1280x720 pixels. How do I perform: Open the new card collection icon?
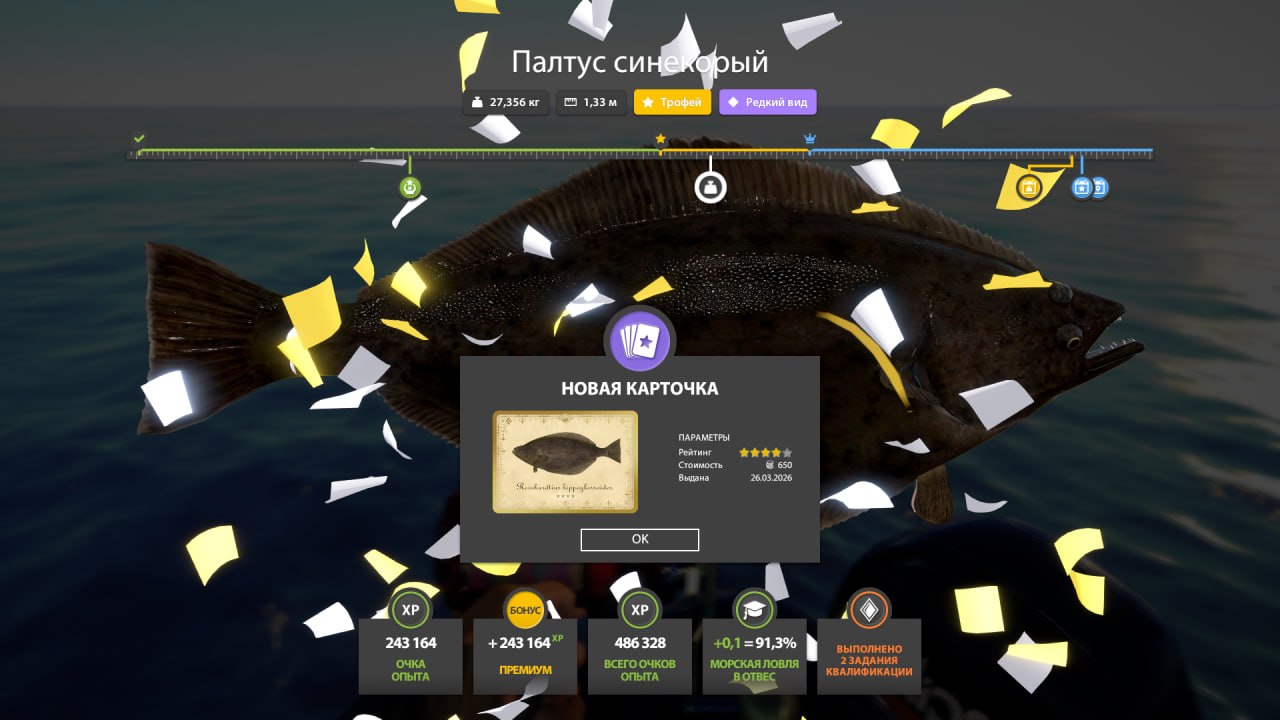640,340
